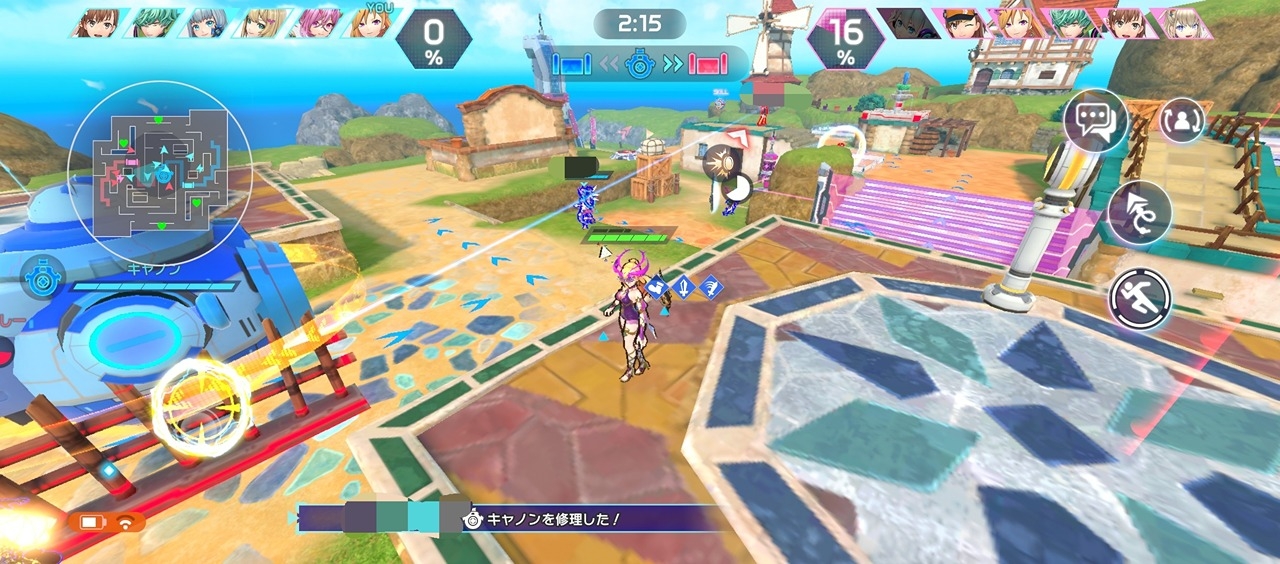Pick the blue team's silver-haired teammate portrait
The image size is (1280, 564).
point(207,23)
